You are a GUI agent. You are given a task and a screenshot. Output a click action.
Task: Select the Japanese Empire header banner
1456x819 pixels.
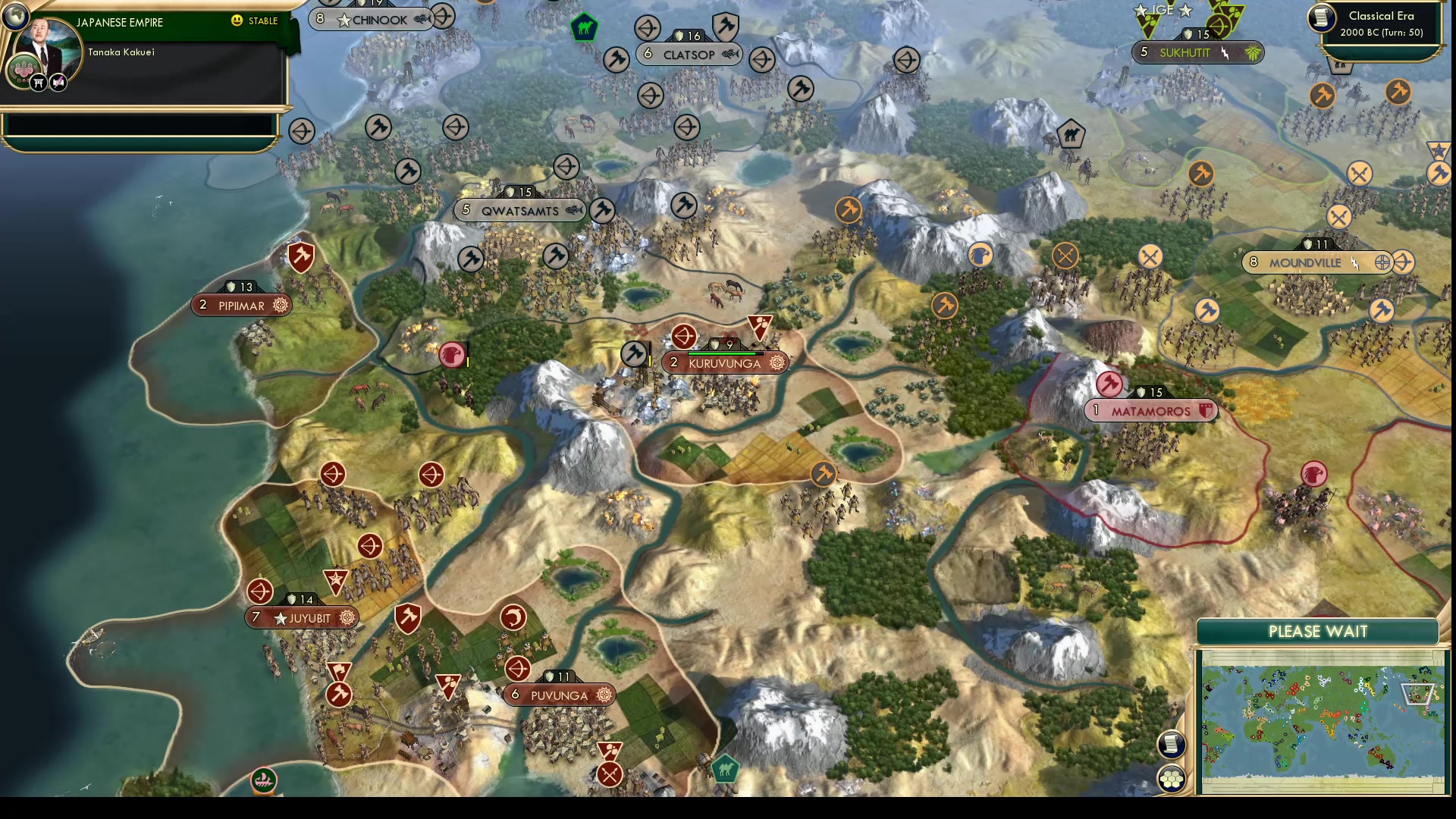click(x=121, y=23)
